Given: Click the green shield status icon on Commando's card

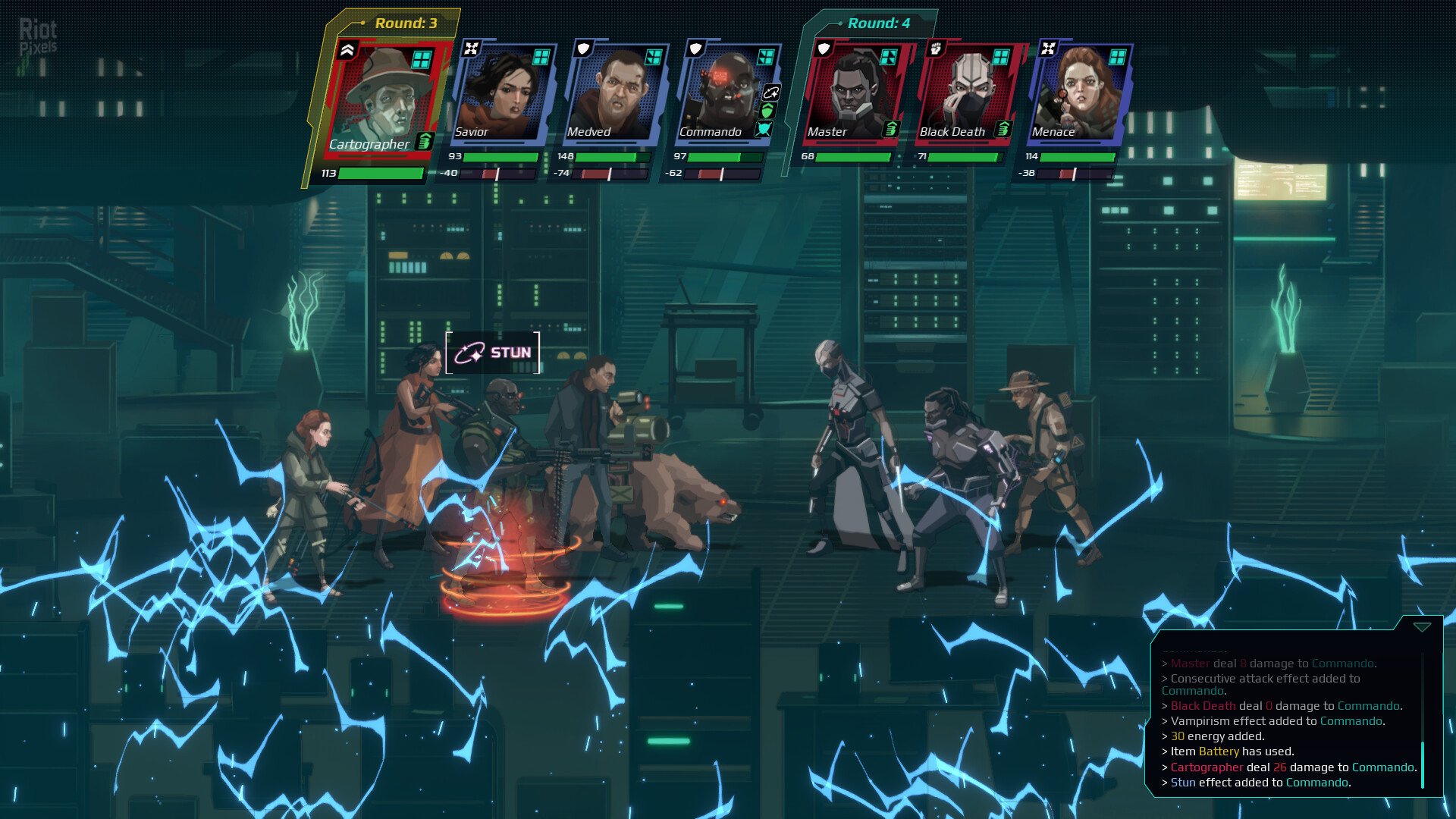Looking at the screenshot, I should point(767,111).
